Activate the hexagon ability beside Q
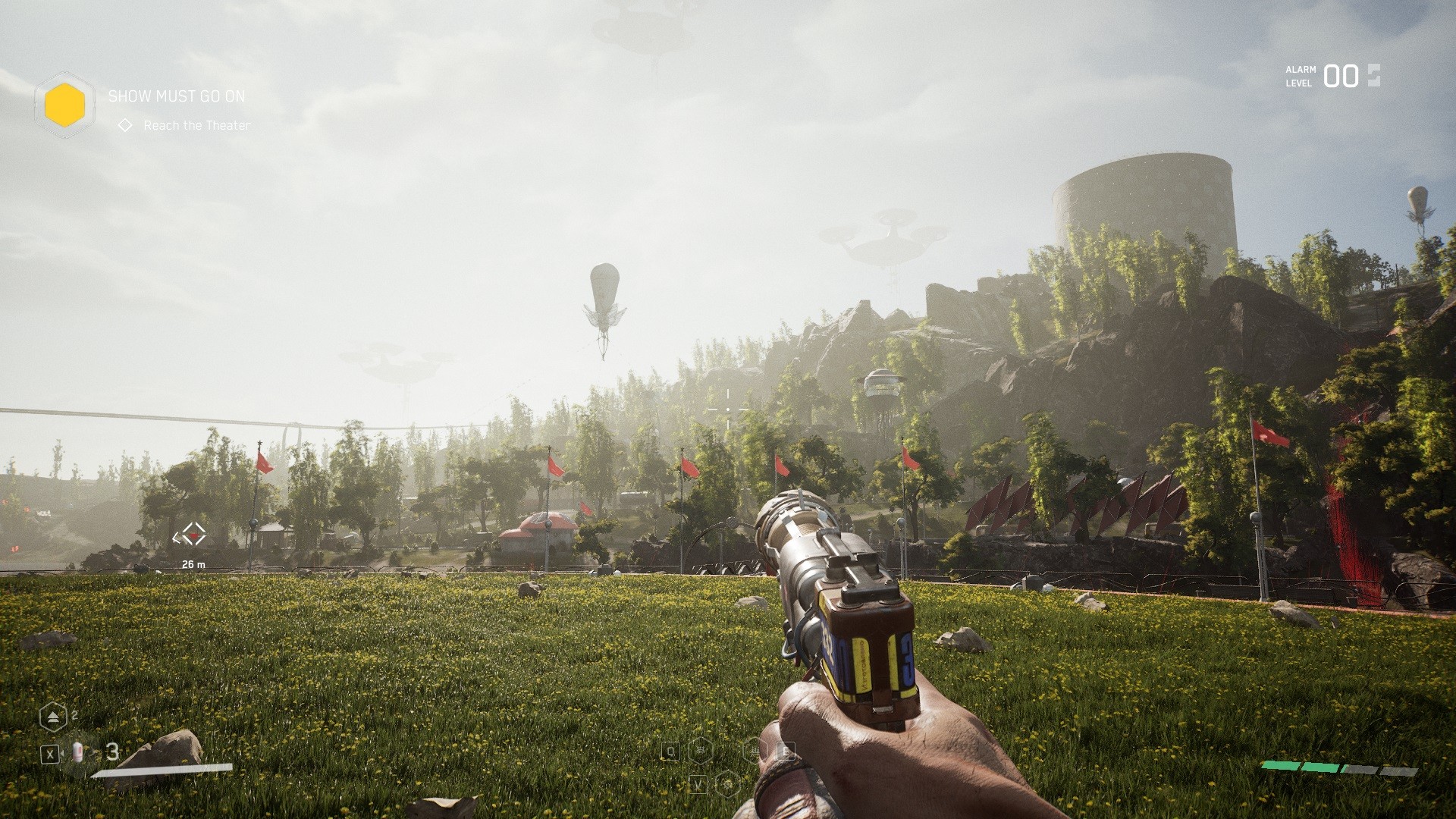 701,751
